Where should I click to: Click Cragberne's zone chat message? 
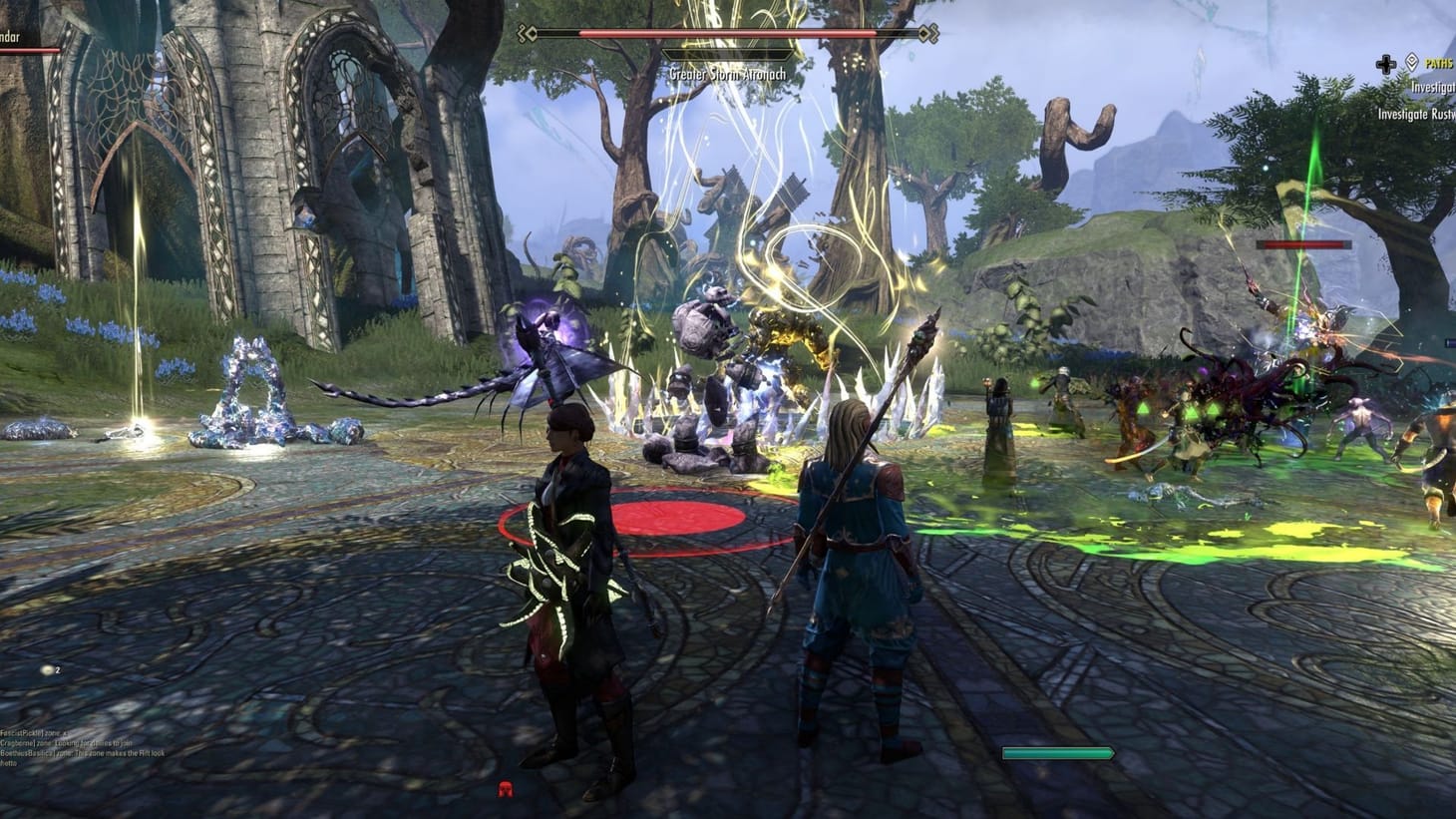(x=65, y=743)
